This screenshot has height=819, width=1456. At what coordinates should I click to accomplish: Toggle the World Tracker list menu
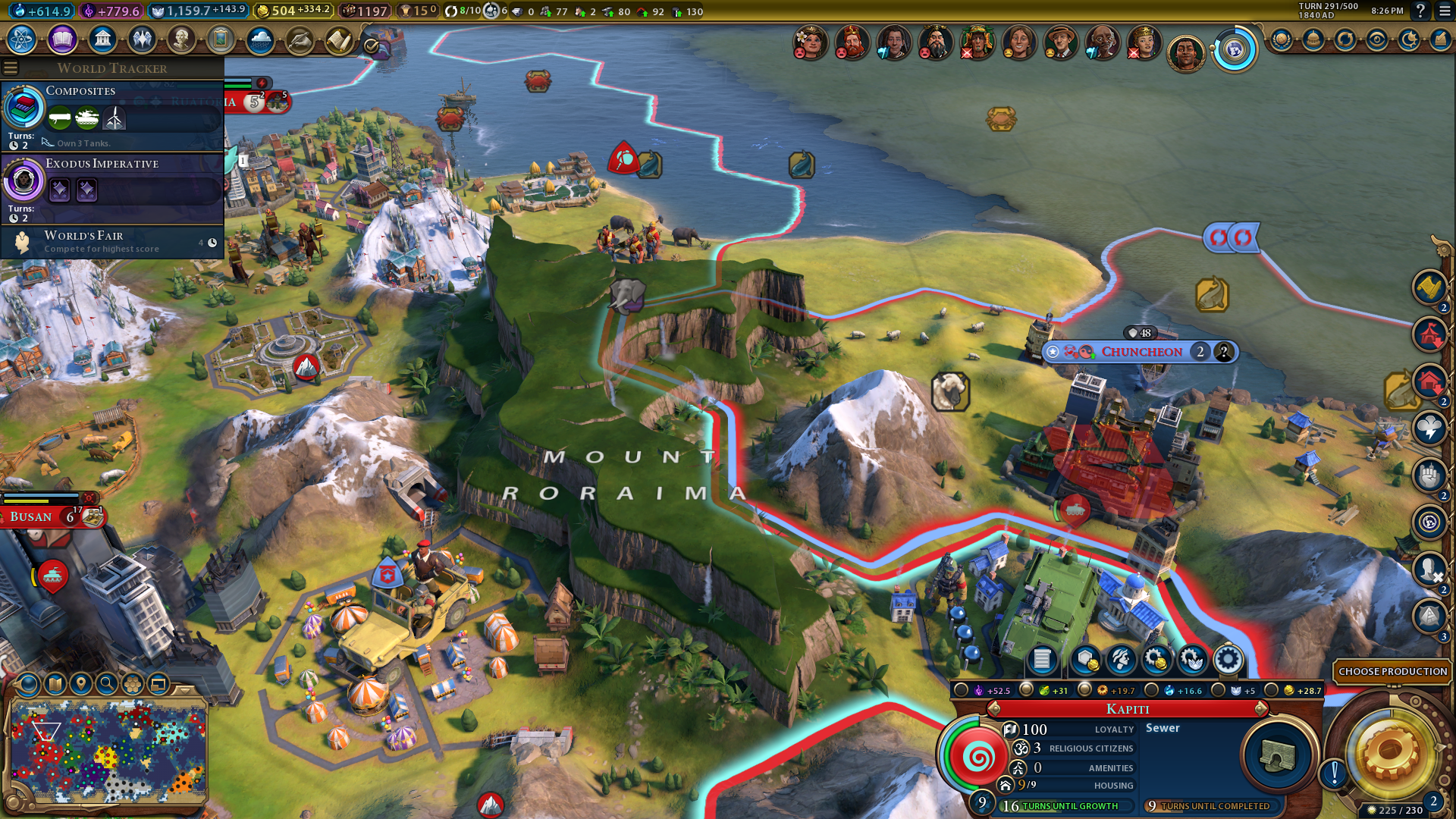11,68
